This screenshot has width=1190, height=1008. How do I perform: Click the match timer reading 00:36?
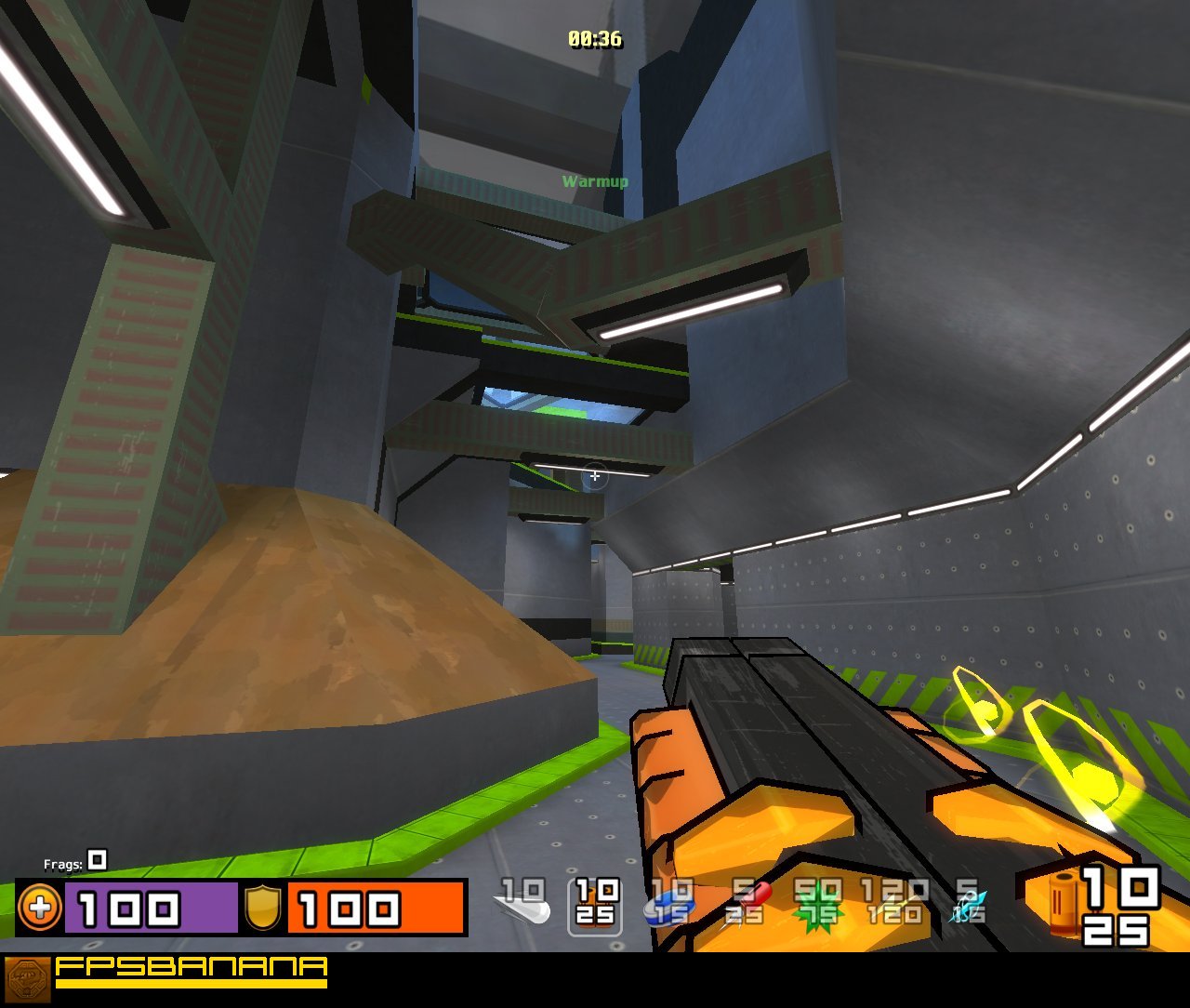594,39
